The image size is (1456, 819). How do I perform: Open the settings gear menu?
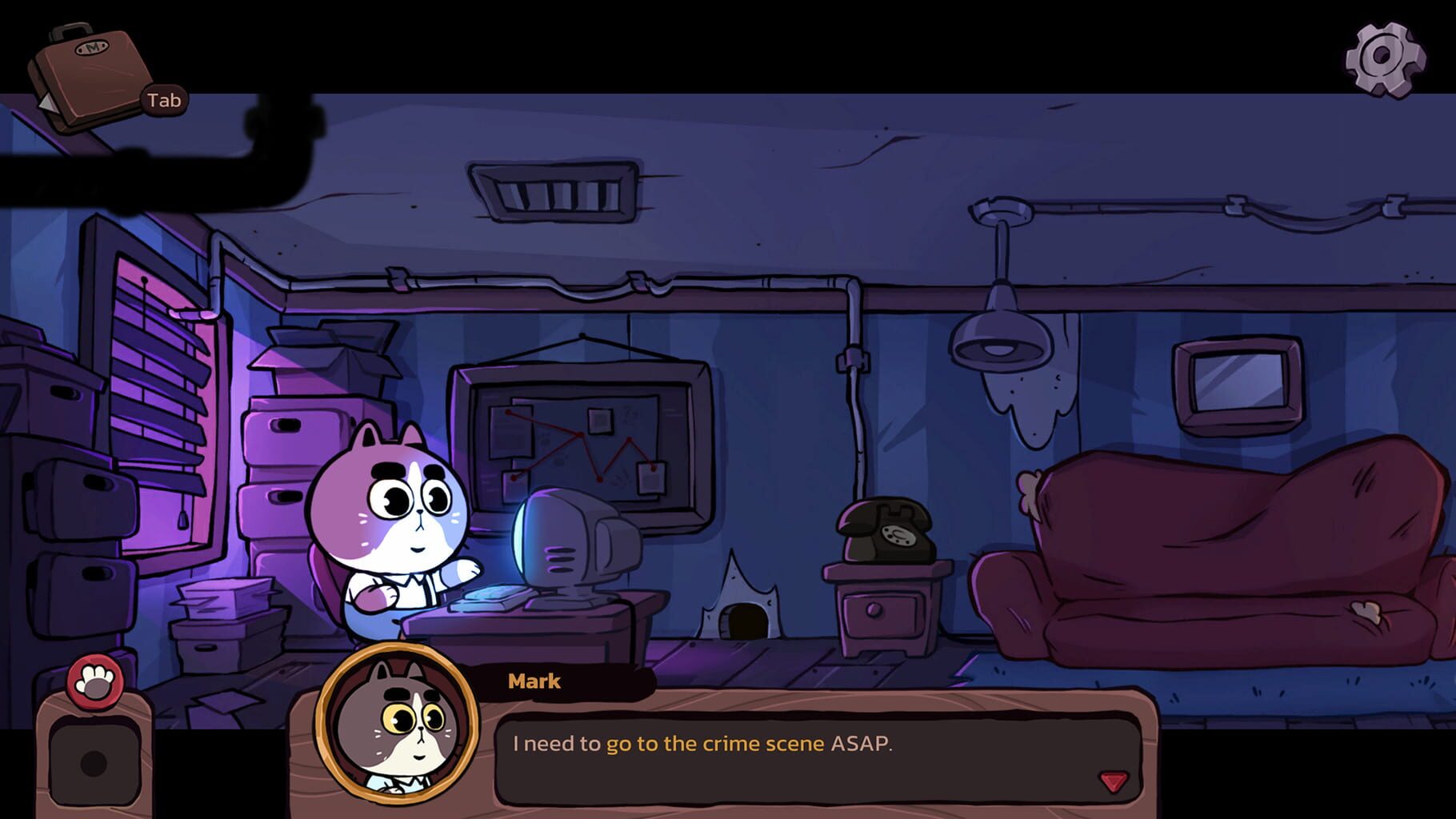point(1383,58)
